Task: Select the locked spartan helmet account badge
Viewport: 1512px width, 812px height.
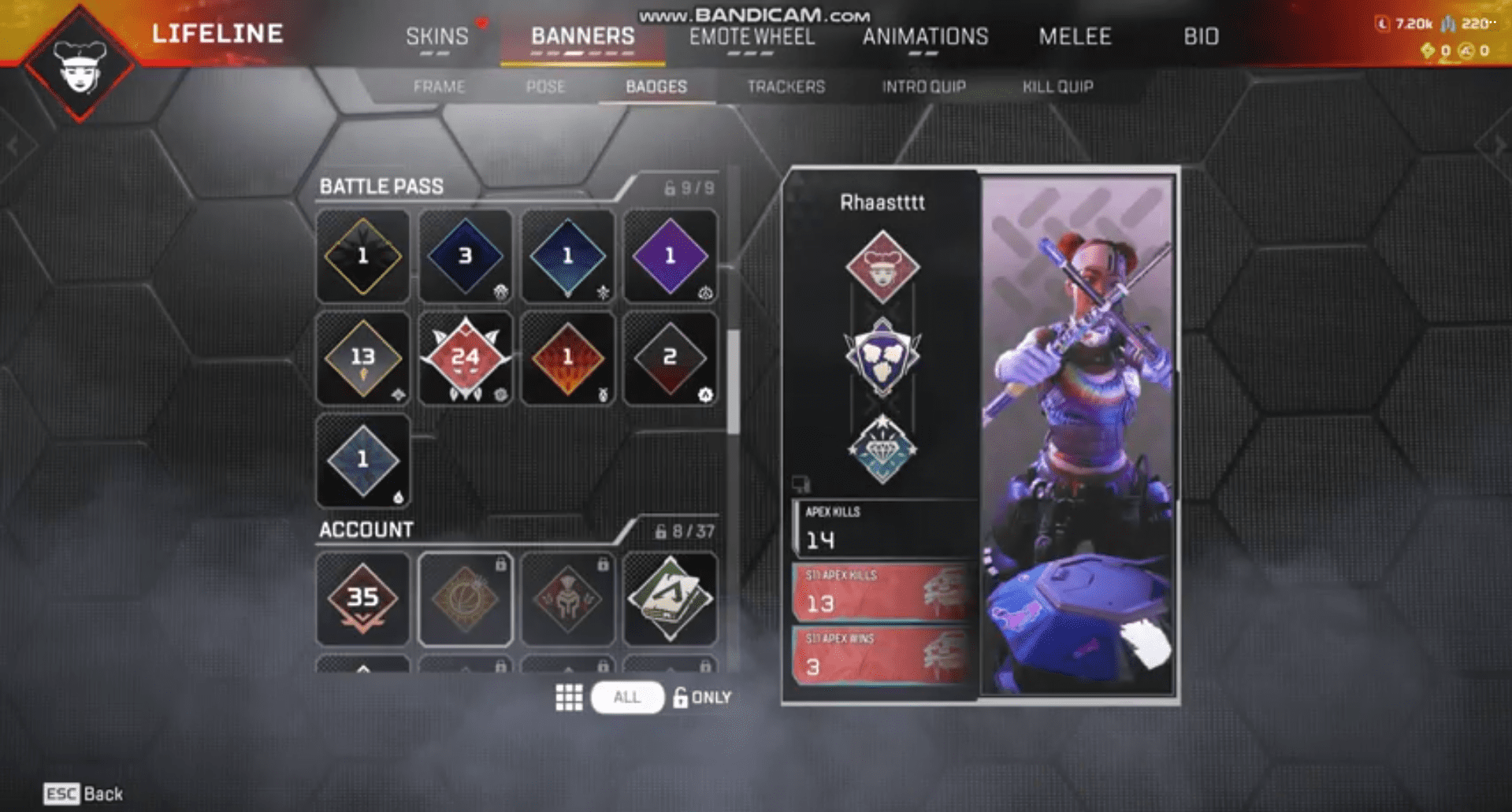Action: coord(568,599)
